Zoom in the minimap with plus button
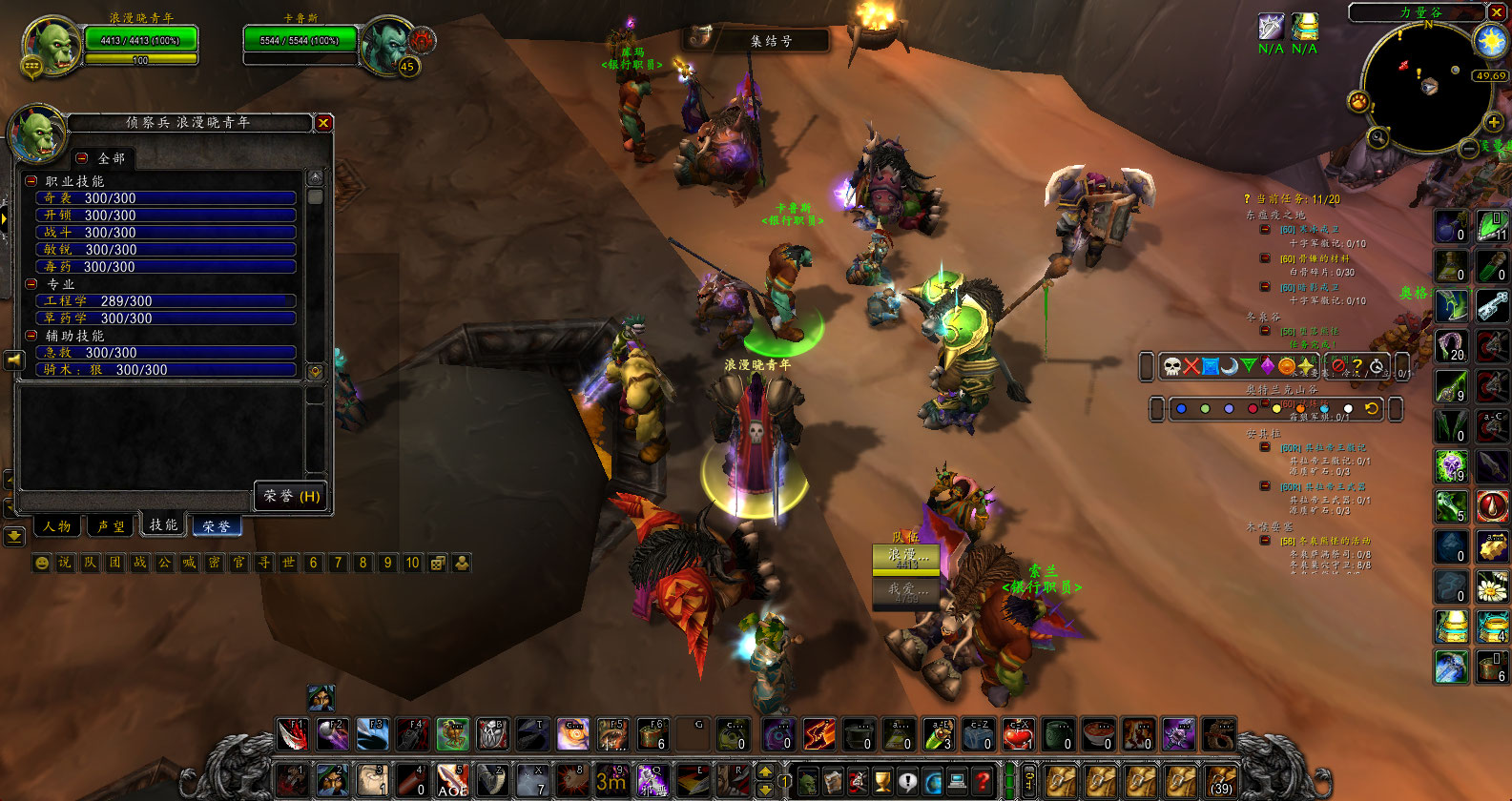Image resolution: width=1512 pixels, height=801 pixels. point(1493,122)
